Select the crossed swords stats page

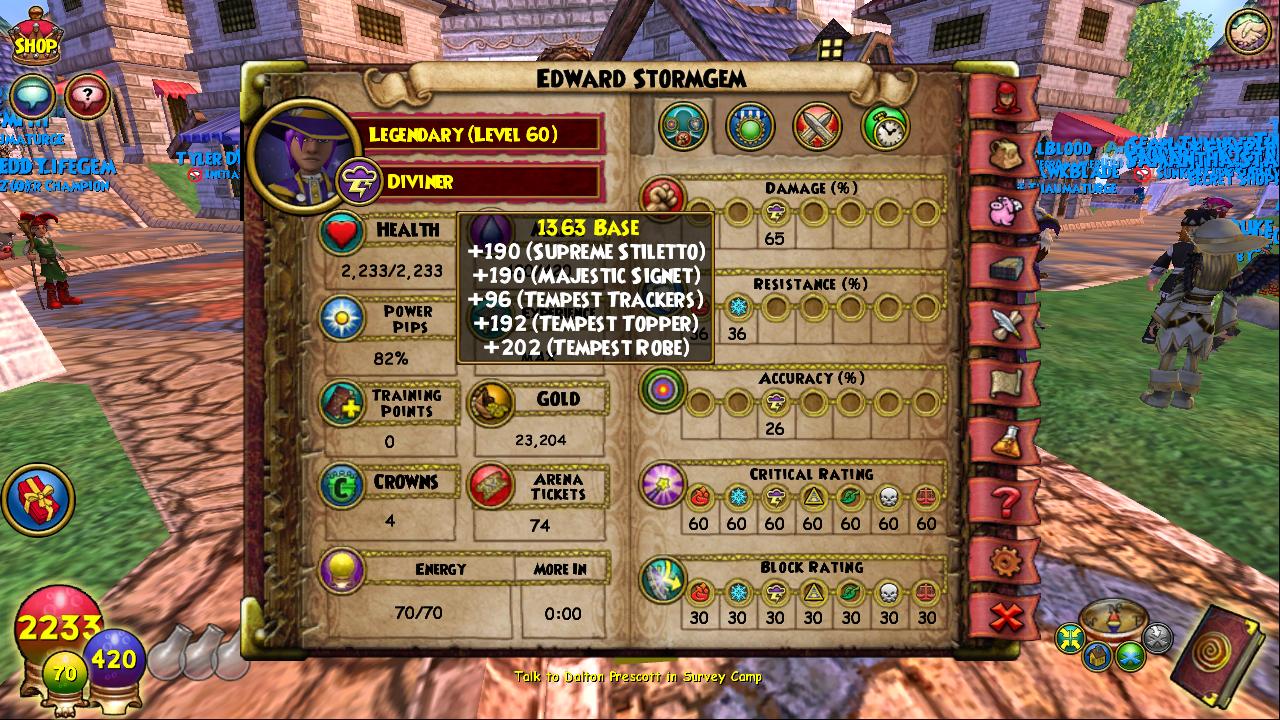pyautogui.click(x=818, y=126)
